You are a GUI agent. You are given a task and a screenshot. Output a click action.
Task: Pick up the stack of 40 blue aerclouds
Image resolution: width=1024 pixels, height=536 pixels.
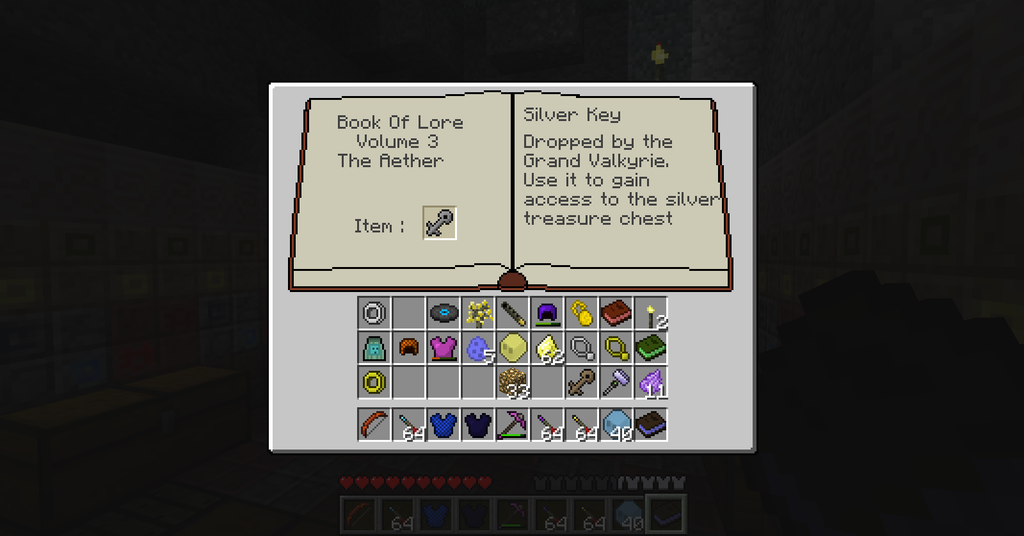coord(616,424)
